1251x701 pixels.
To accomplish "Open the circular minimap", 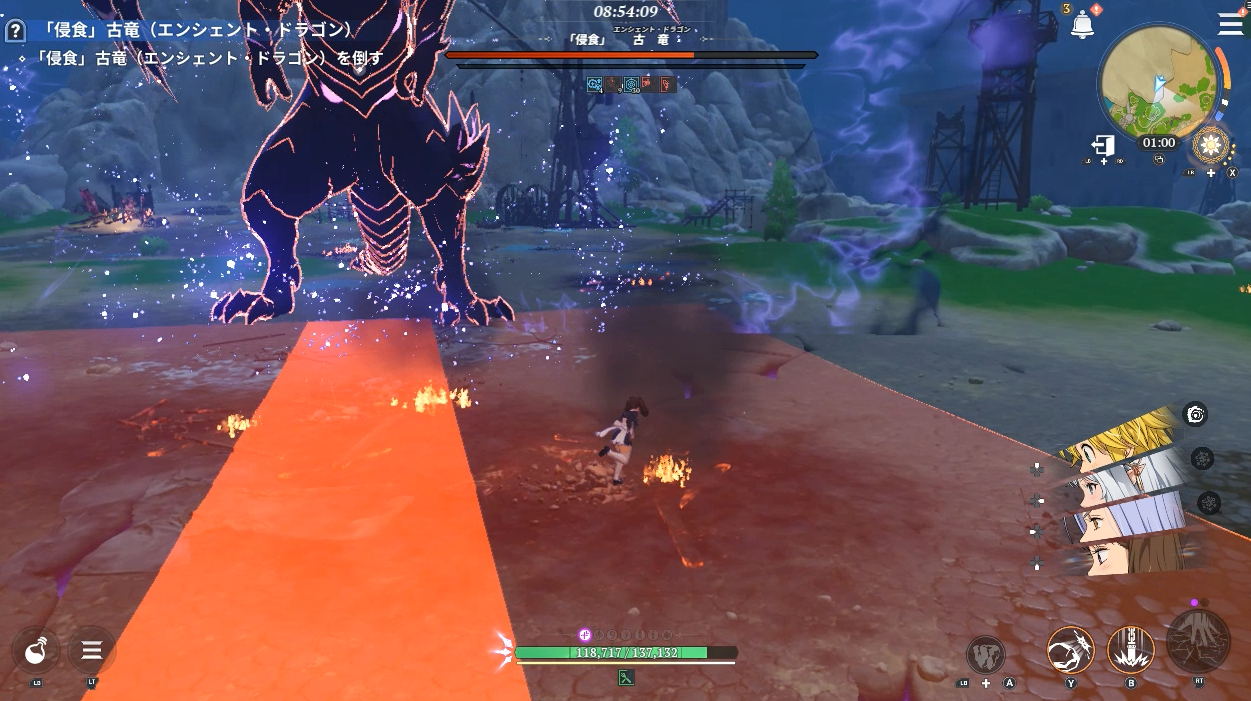I will point(1157,83).
